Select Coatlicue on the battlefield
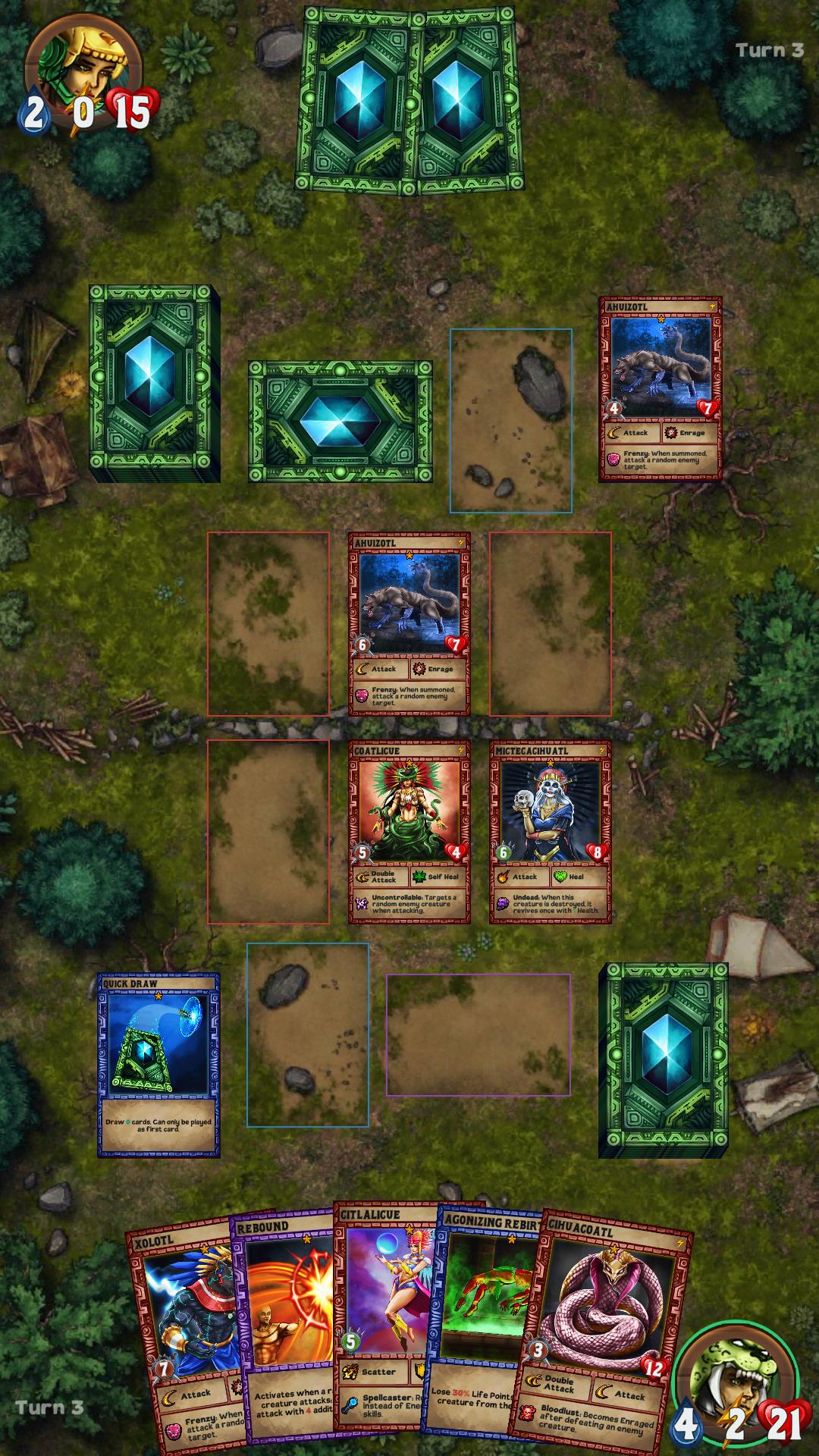The height and width of the screenshot is (1456, 819). [409, 832]
